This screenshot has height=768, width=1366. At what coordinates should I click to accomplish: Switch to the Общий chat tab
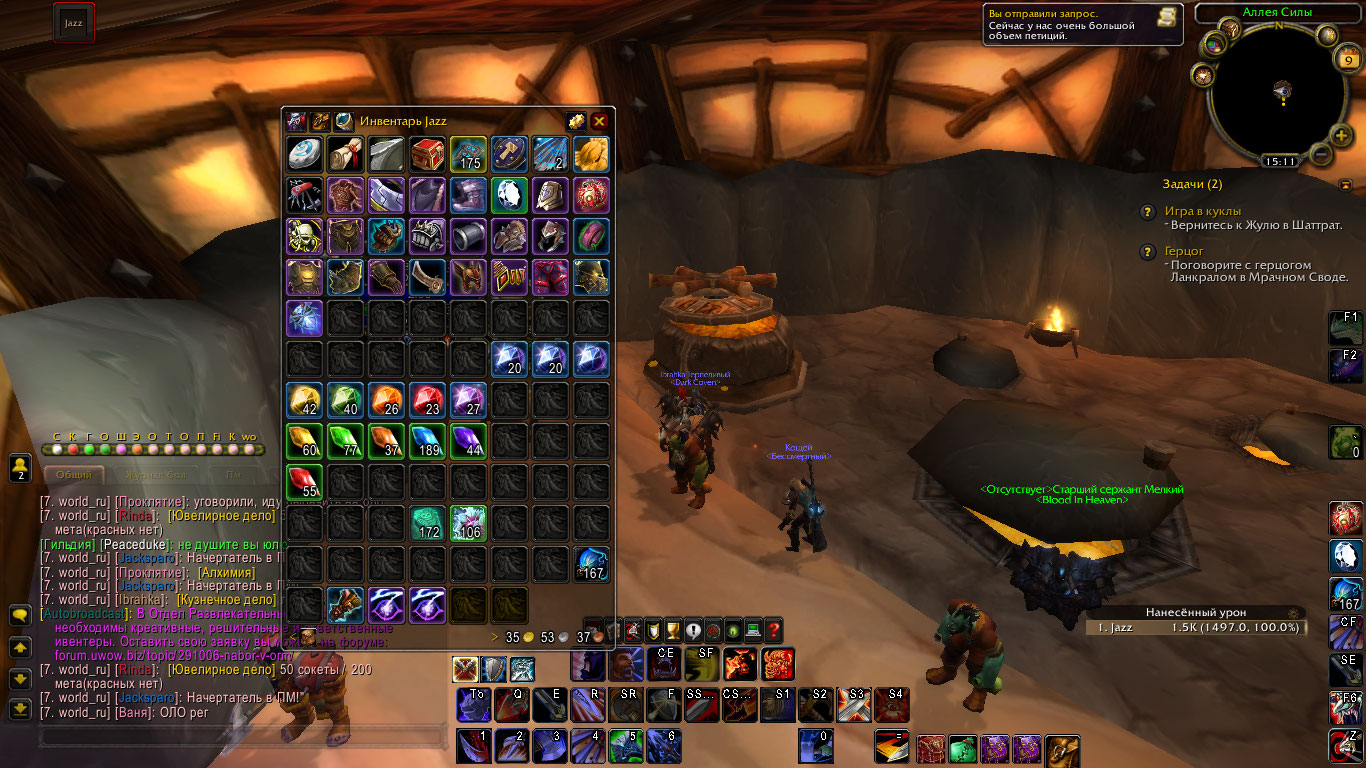tap(74, 475)
